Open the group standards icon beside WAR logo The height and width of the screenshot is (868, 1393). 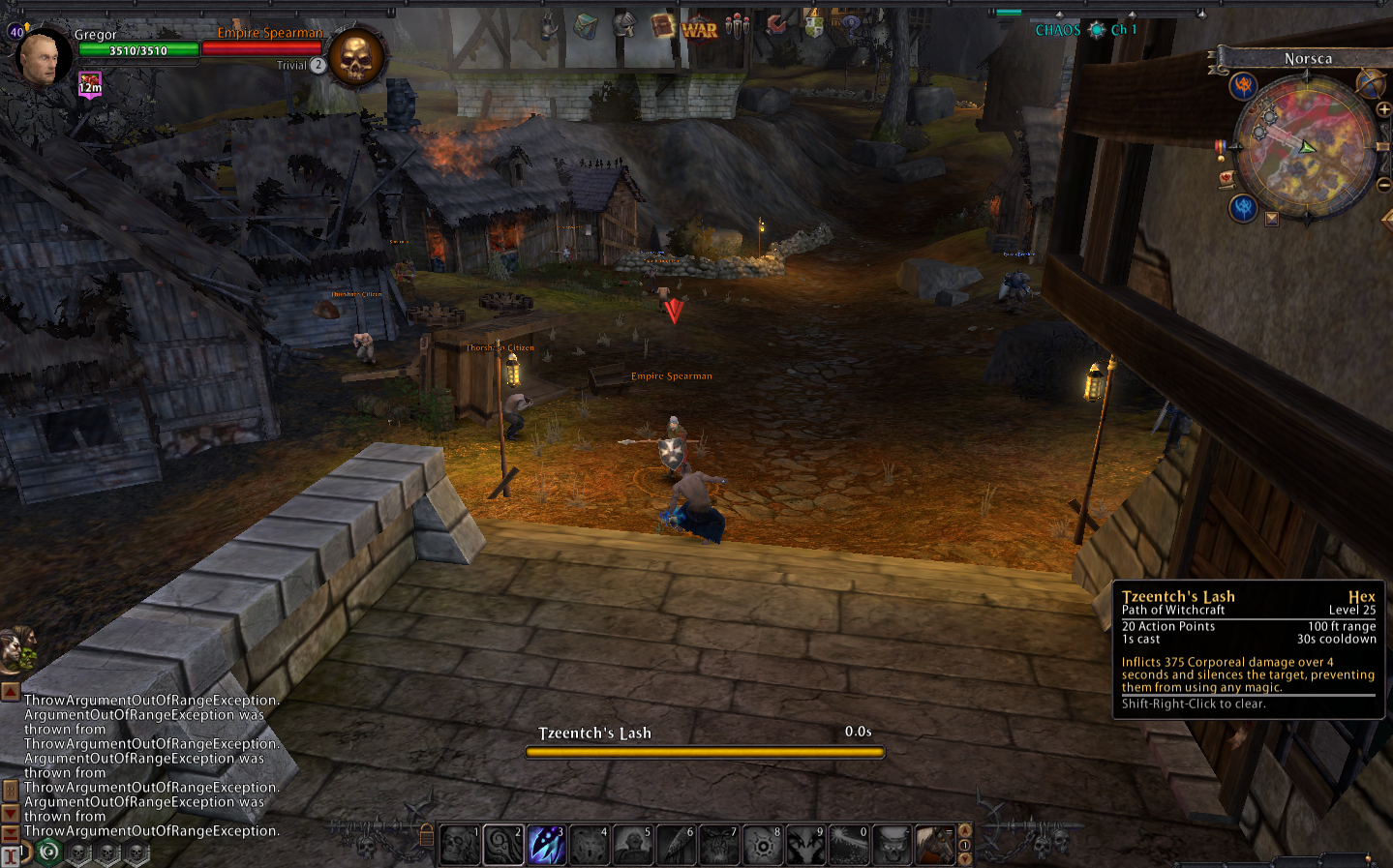pos(736,25)
